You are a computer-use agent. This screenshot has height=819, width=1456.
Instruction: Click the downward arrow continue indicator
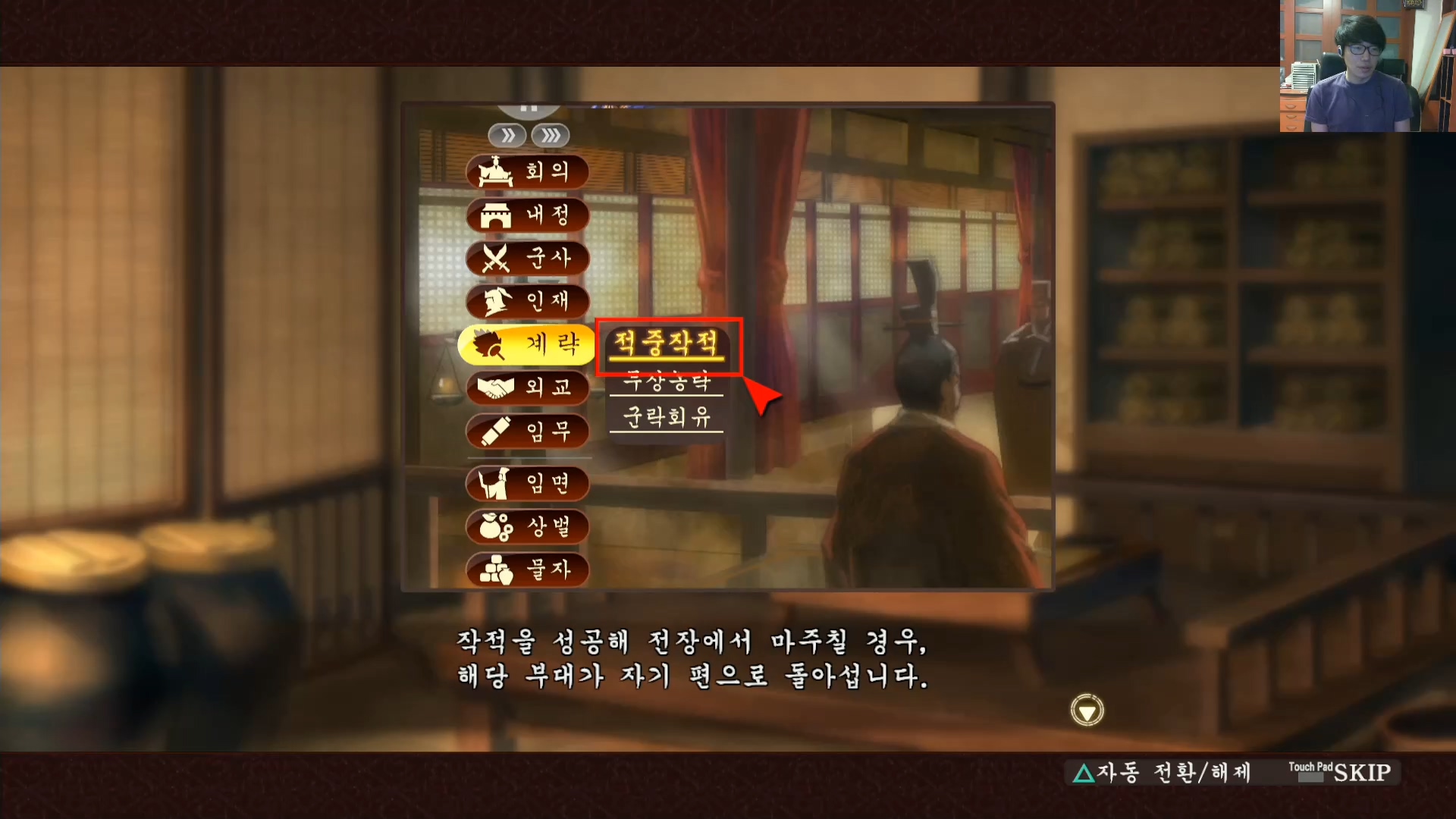point(1086,710)
